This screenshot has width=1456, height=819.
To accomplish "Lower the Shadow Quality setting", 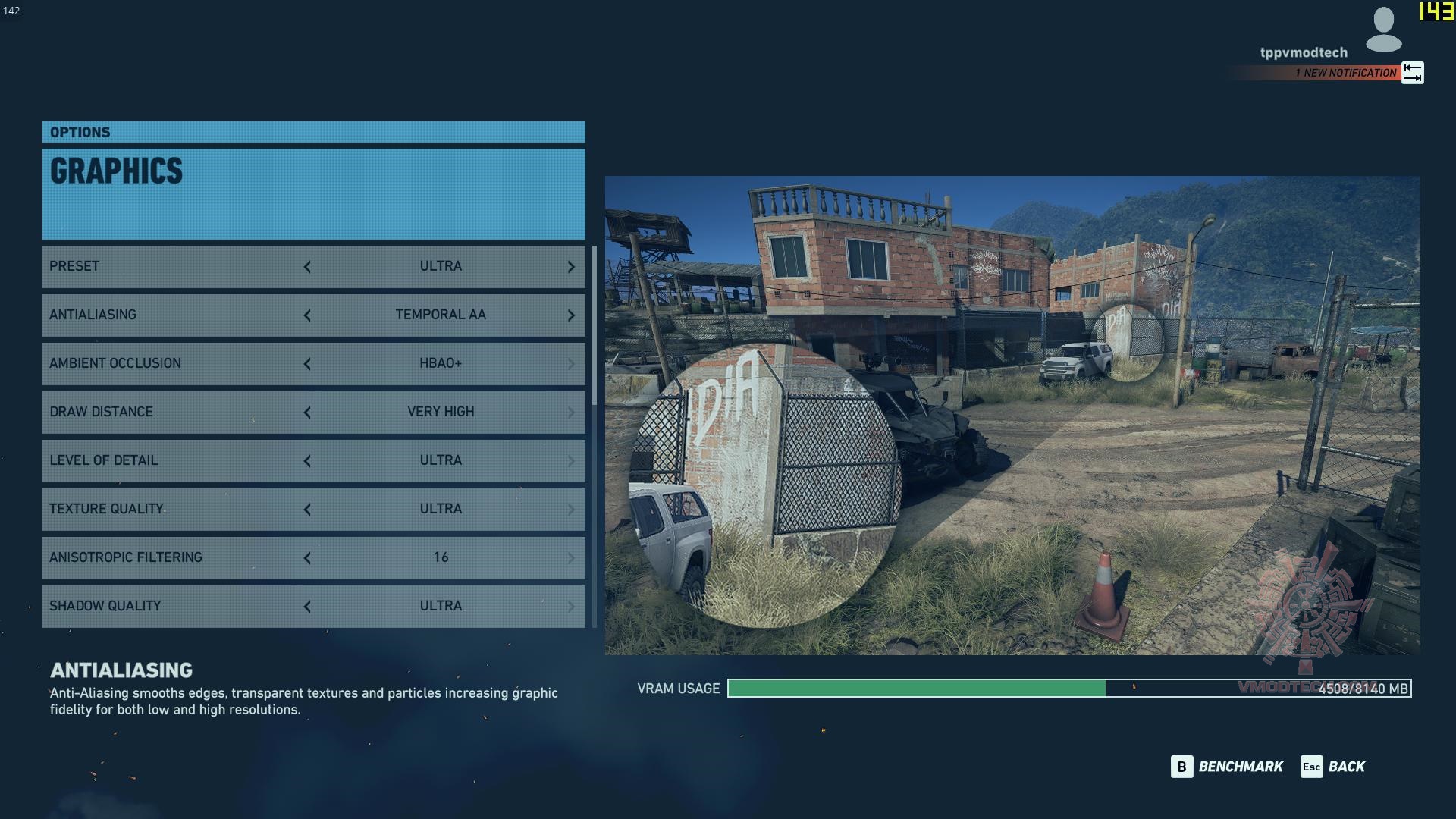I will pyautogui.click(x=307, y=607).
